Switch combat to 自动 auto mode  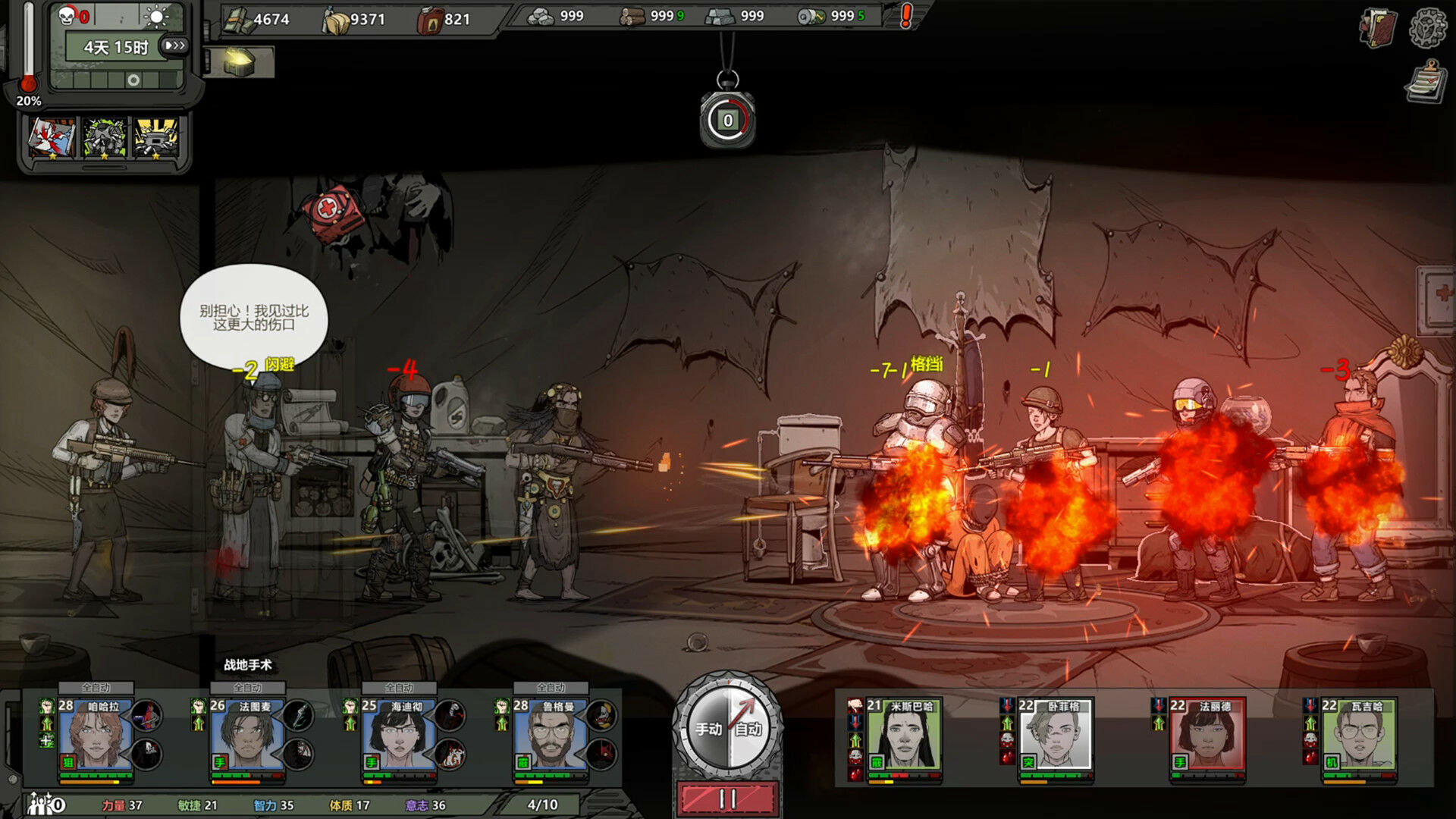pos(748,729)
